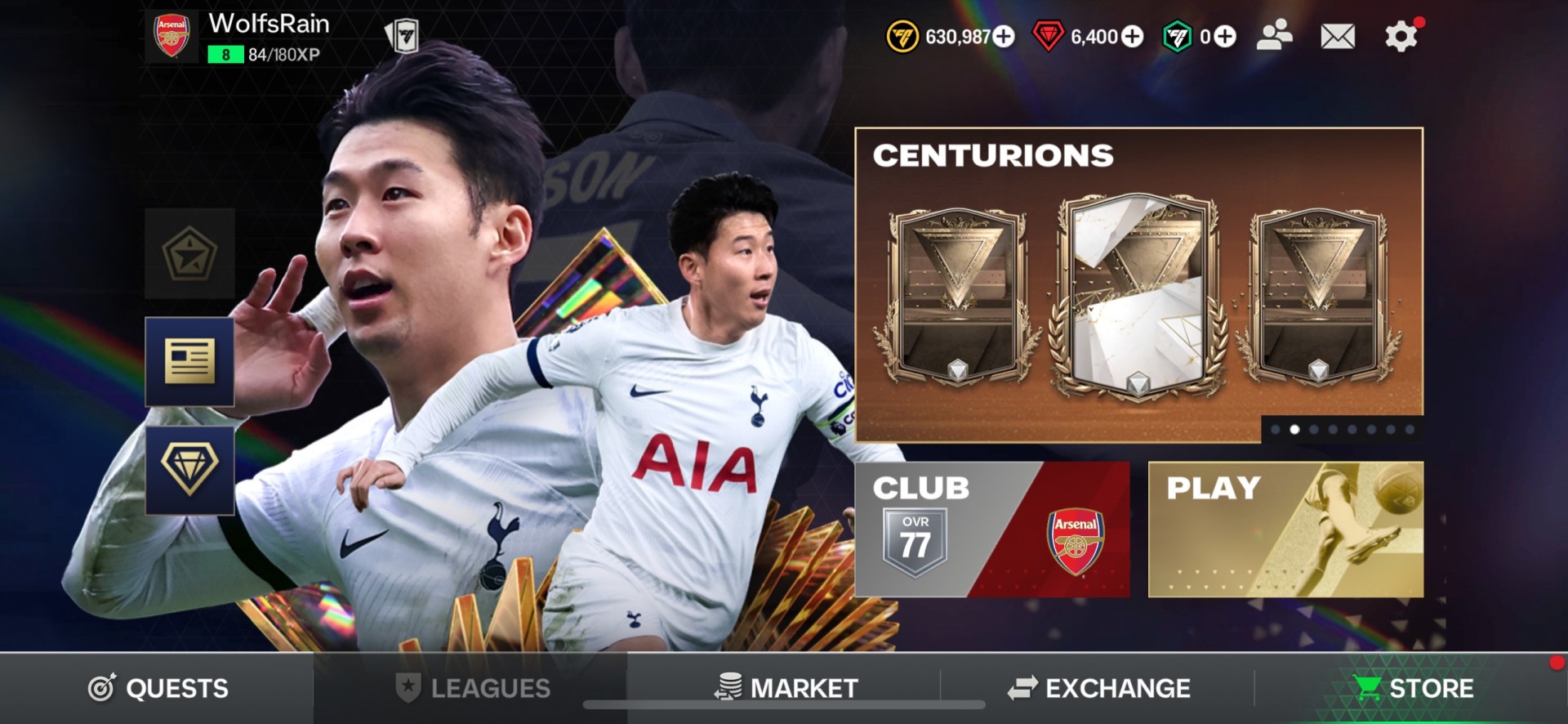Add more red gems with plus button

1132,37
